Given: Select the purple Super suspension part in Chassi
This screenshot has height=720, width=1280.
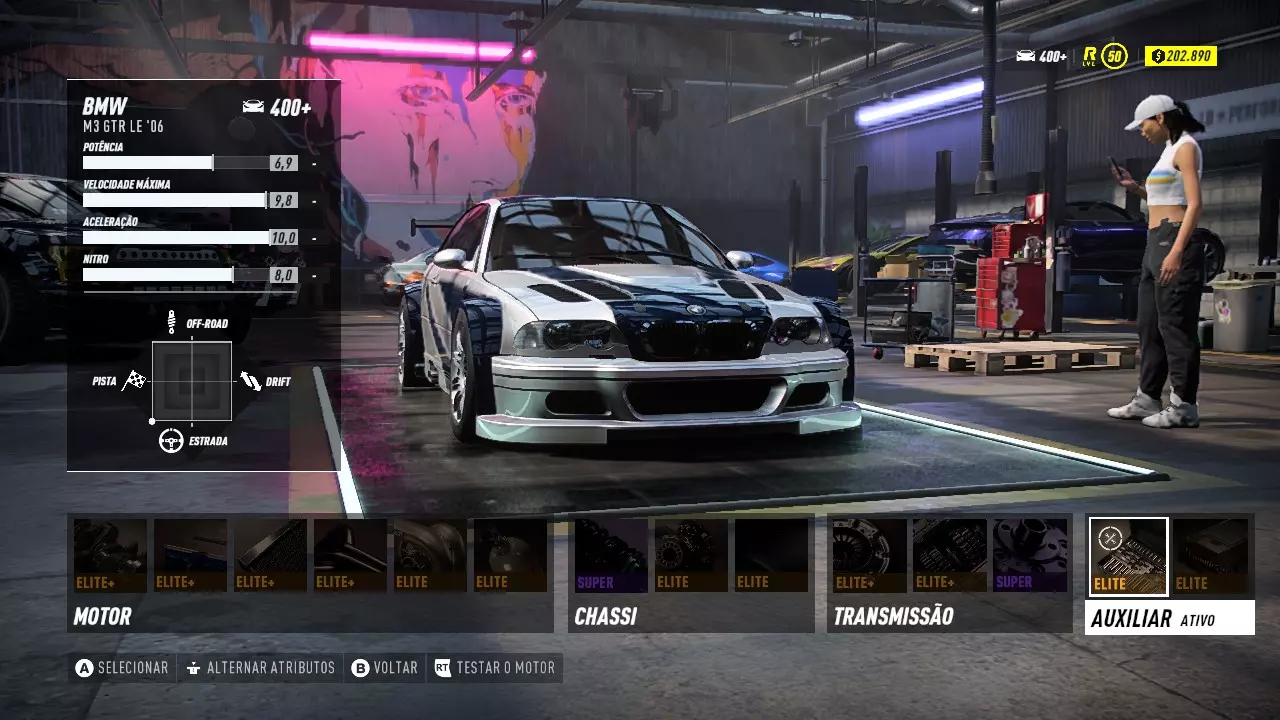Looking at the screenshot, I should (611, 555).
